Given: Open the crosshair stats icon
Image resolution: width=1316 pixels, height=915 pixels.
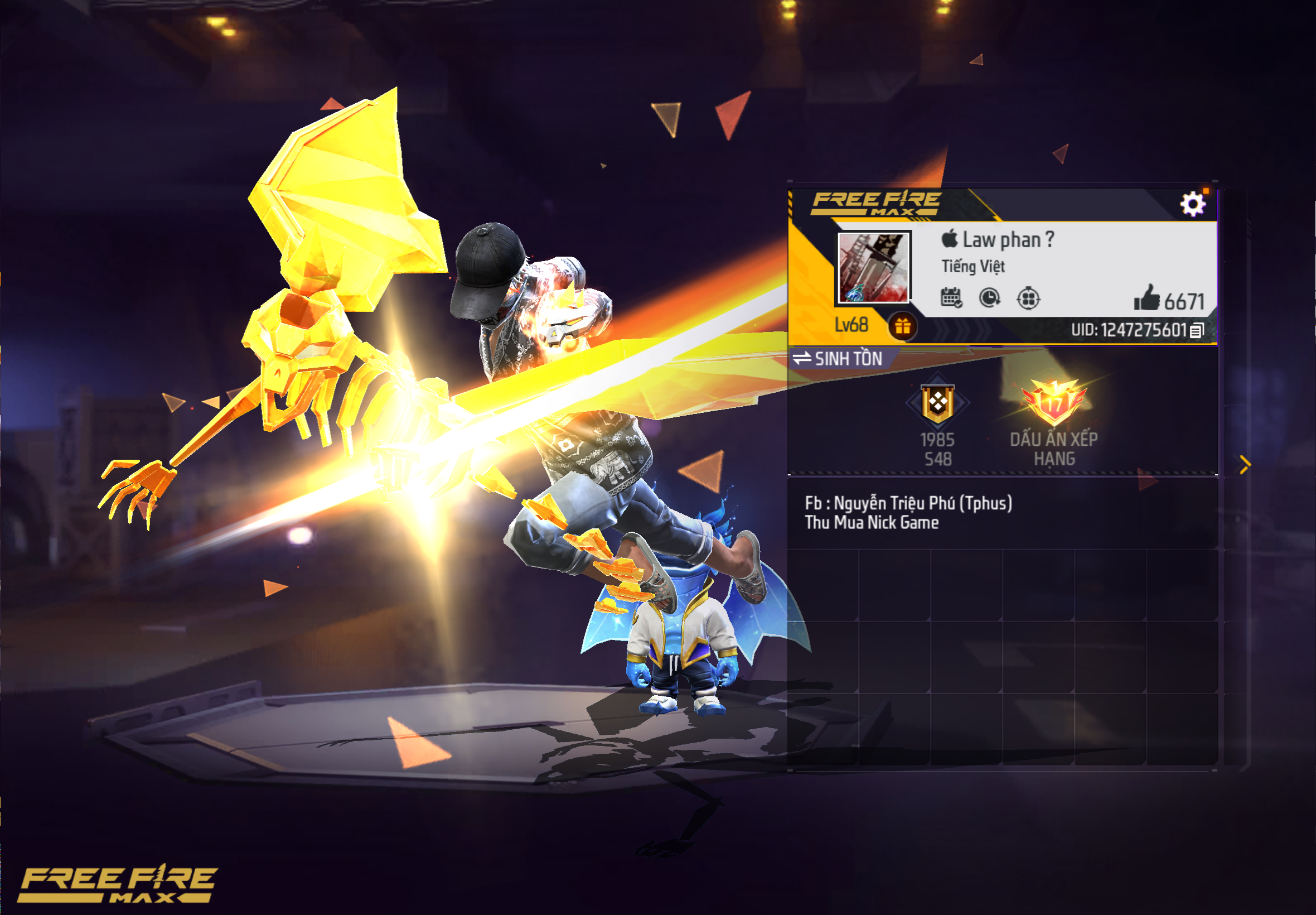Looking at the screenshot, I should [1028, 298].
